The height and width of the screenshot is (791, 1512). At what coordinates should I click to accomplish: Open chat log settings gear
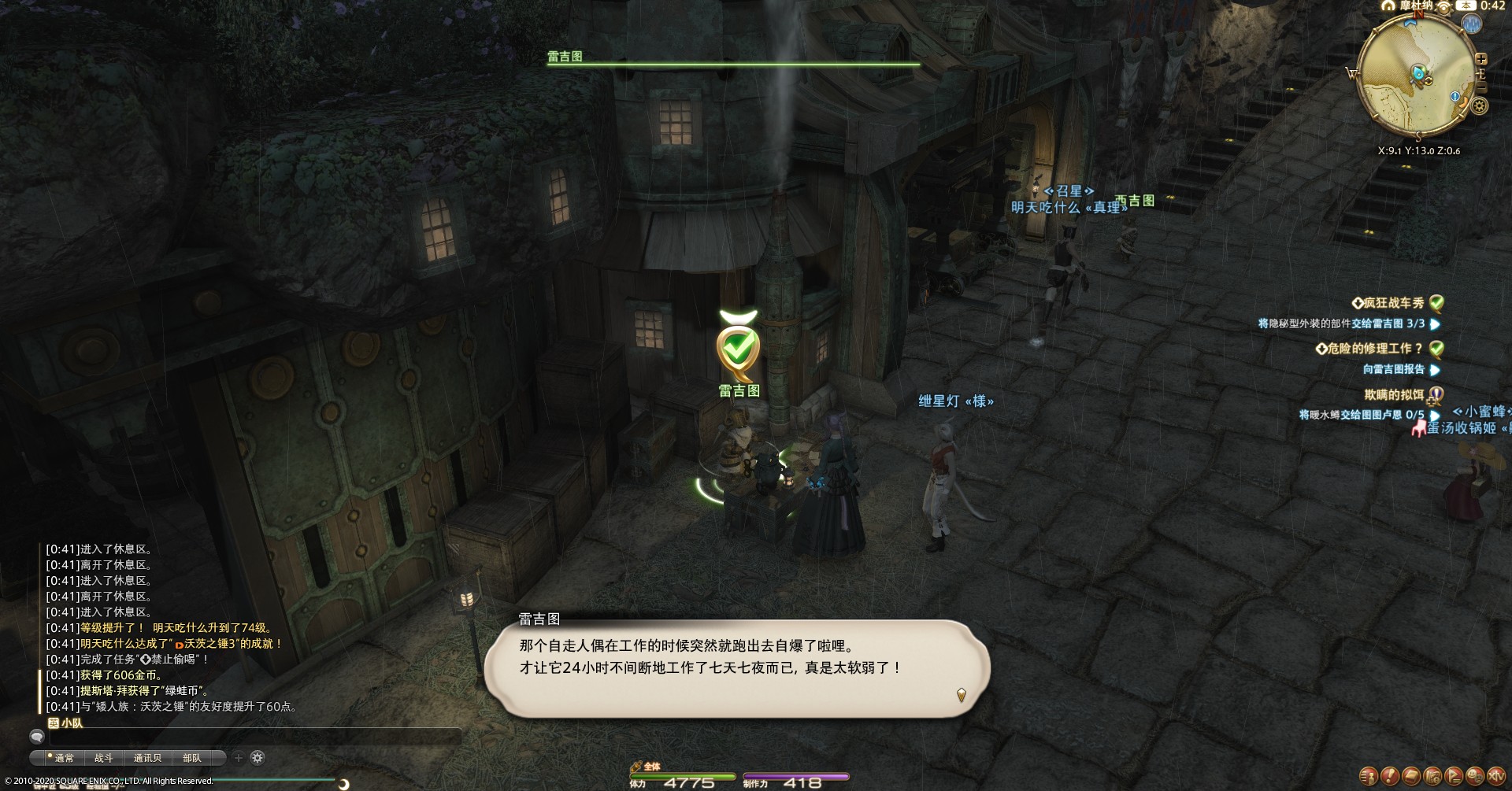(258, 758)
